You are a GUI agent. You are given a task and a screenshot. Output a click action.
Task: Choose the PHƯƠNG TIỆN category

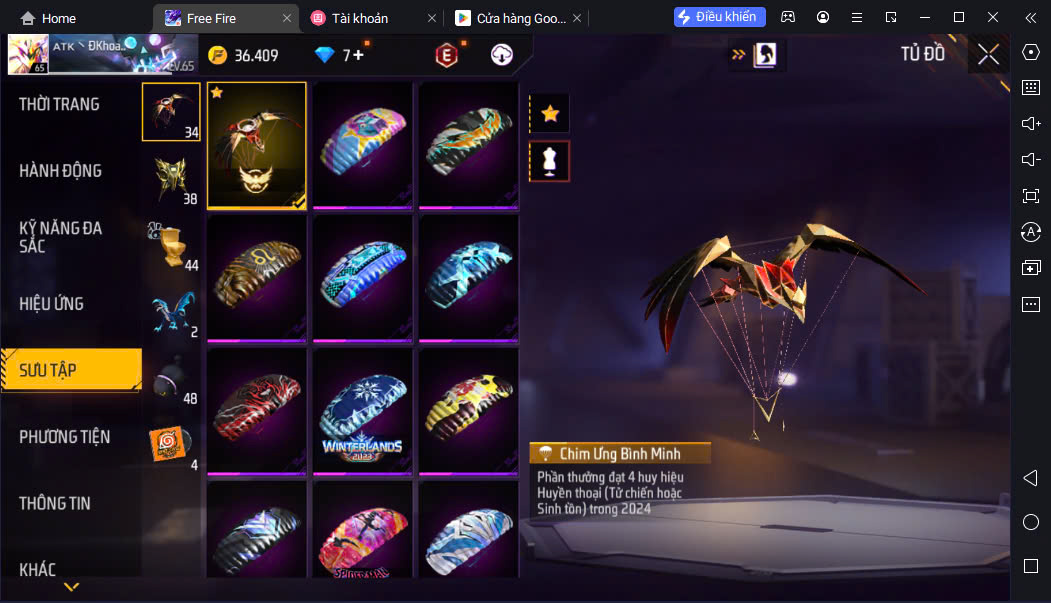(x=64, y=437)
